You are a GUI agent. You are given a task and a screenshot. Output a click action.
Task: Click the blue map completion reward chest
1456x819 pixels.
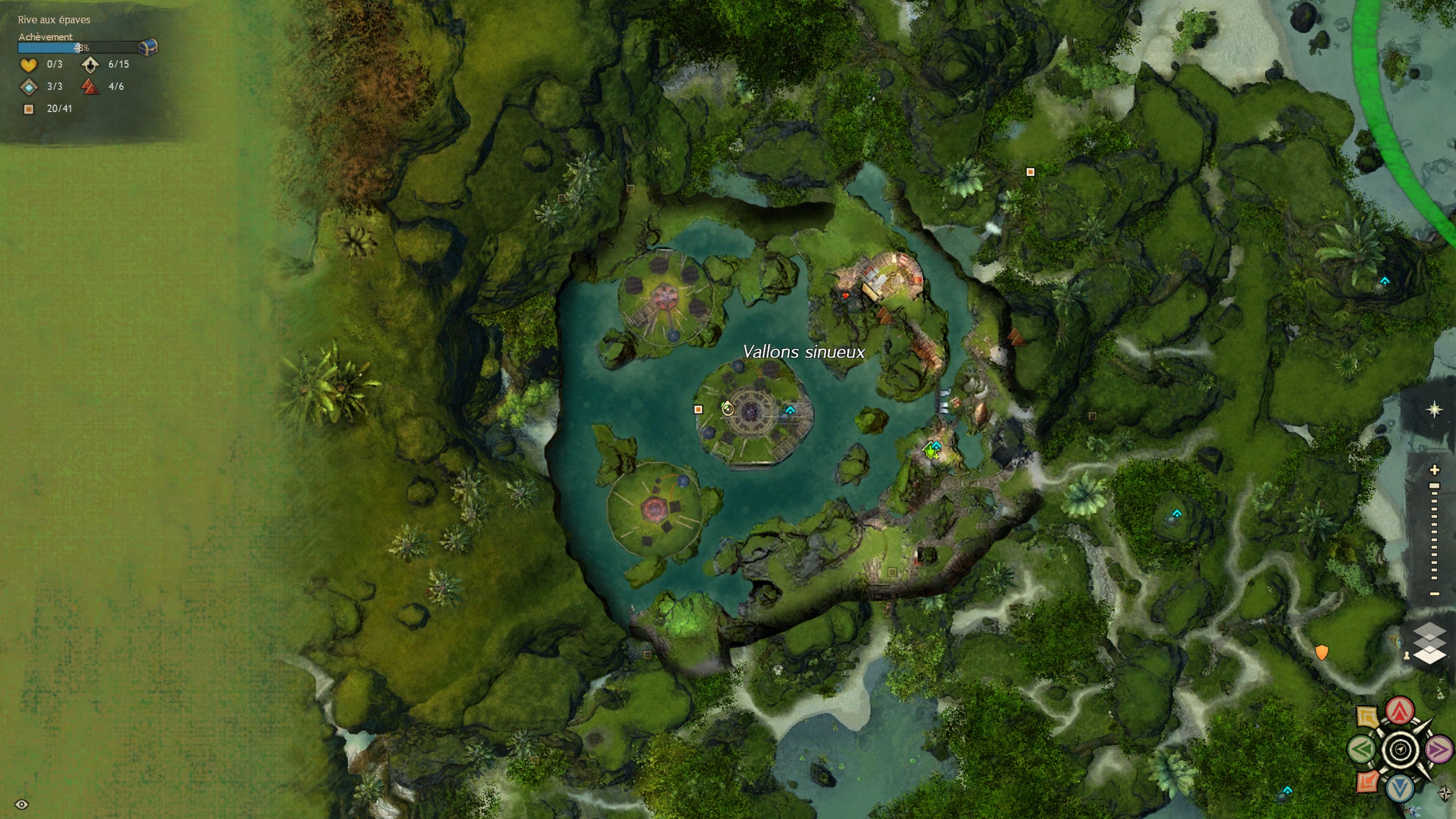(x=147, y=47)
